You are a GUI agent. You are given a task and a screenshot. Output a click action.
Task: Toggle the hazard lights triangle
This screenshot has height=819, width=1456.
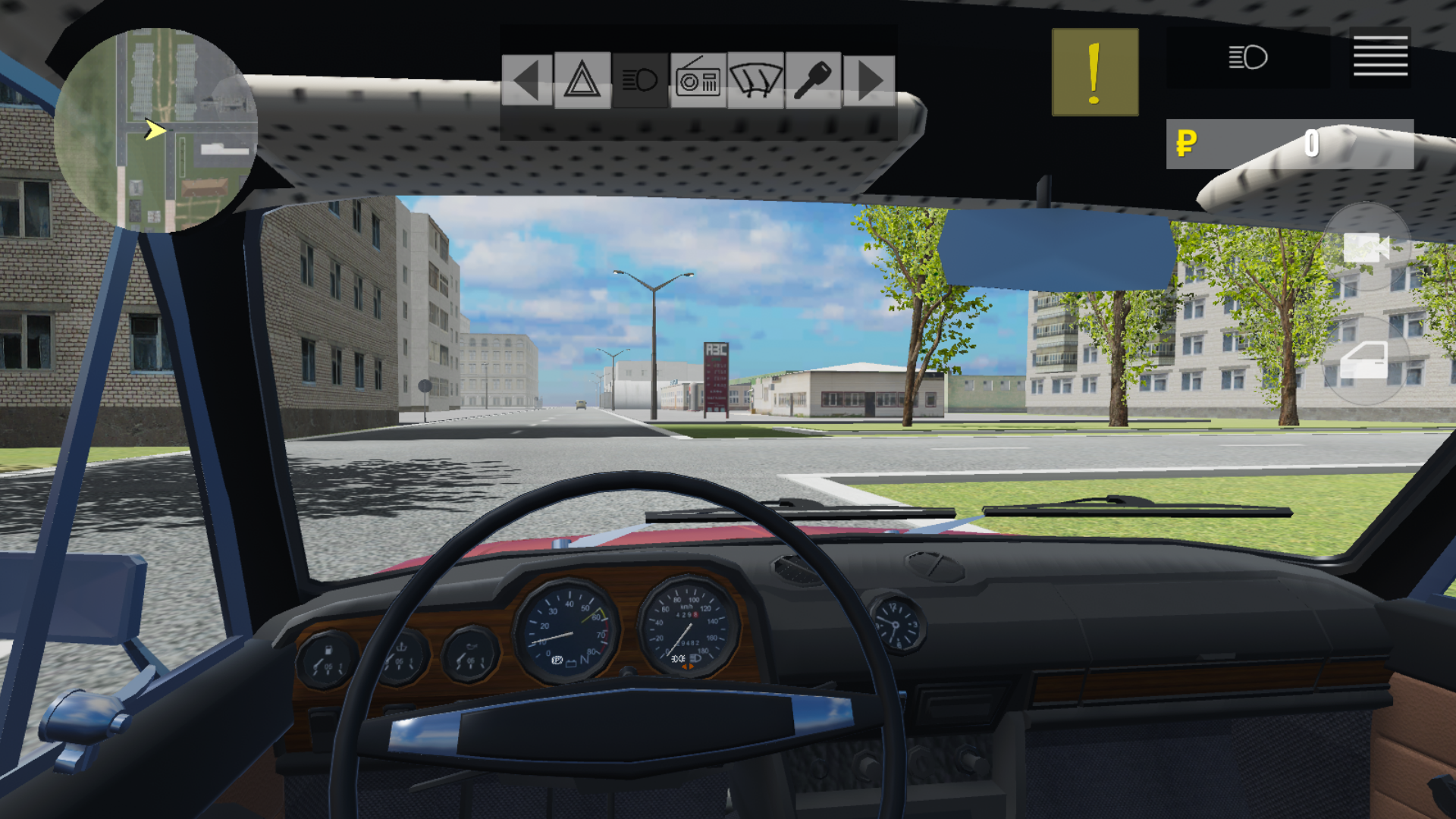pos(581,79)
